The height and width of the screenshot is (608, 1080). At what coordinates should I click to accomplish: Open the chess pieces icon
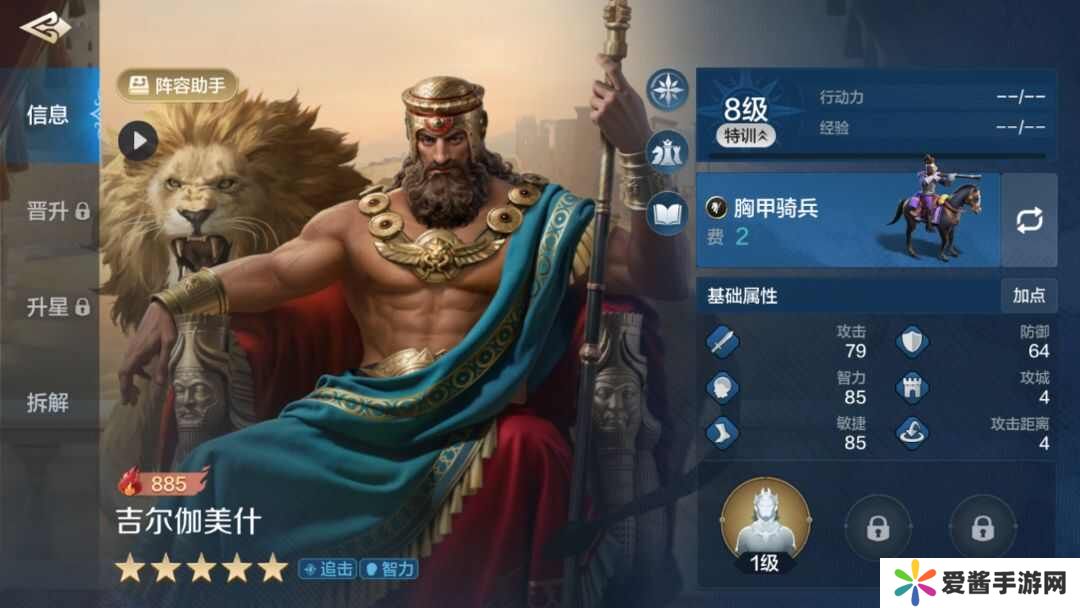(666, 151)
